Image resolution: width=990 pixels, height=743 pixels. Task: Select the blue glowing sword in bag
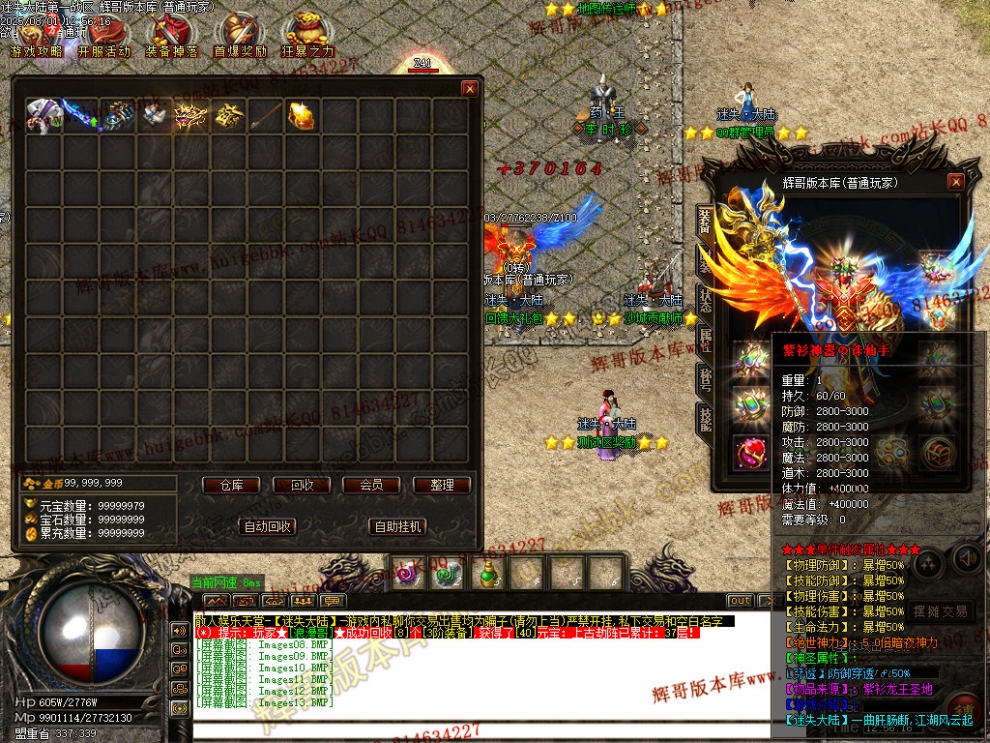point(80,115)
